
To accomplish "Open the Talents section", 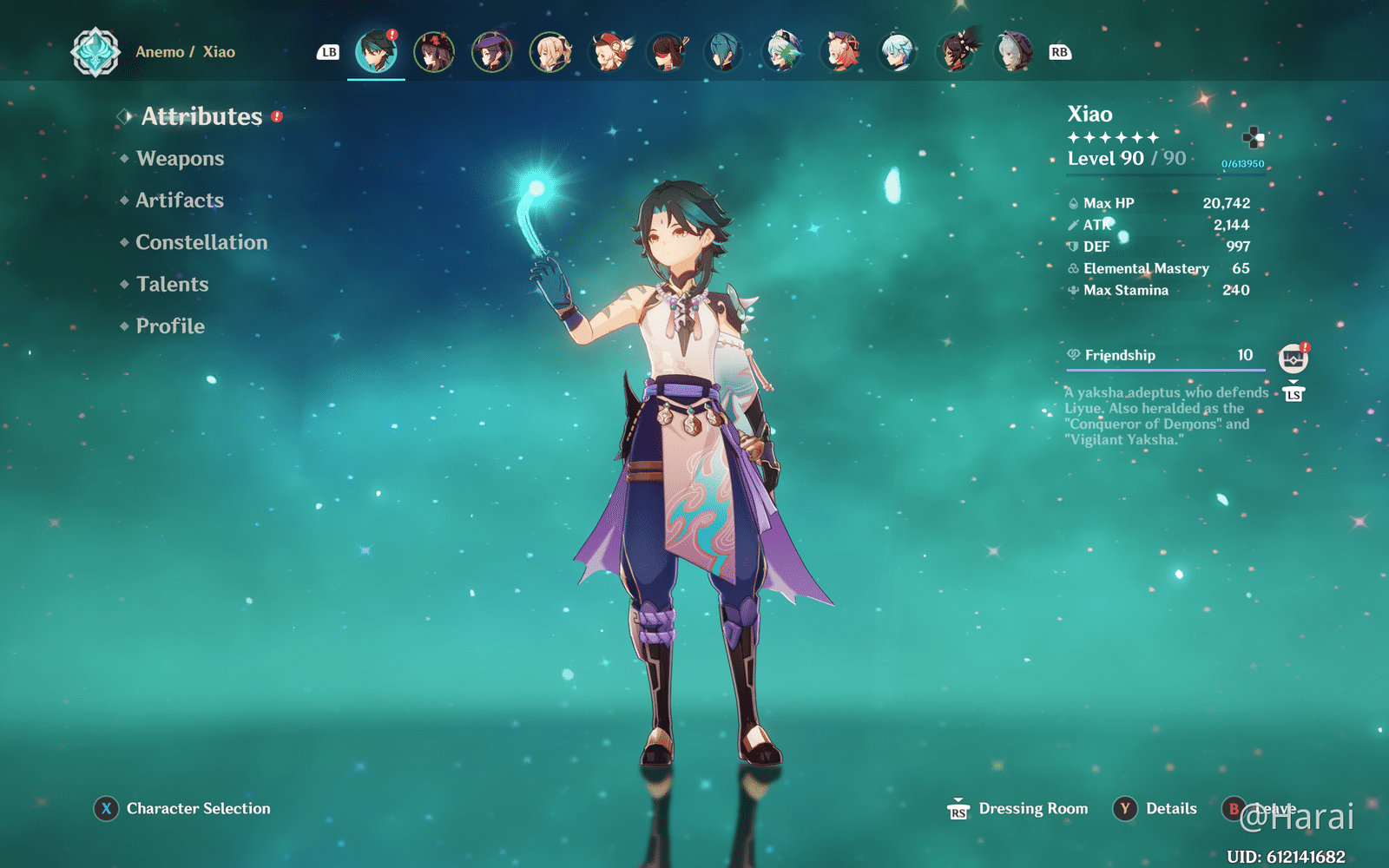I will [171, 284].
